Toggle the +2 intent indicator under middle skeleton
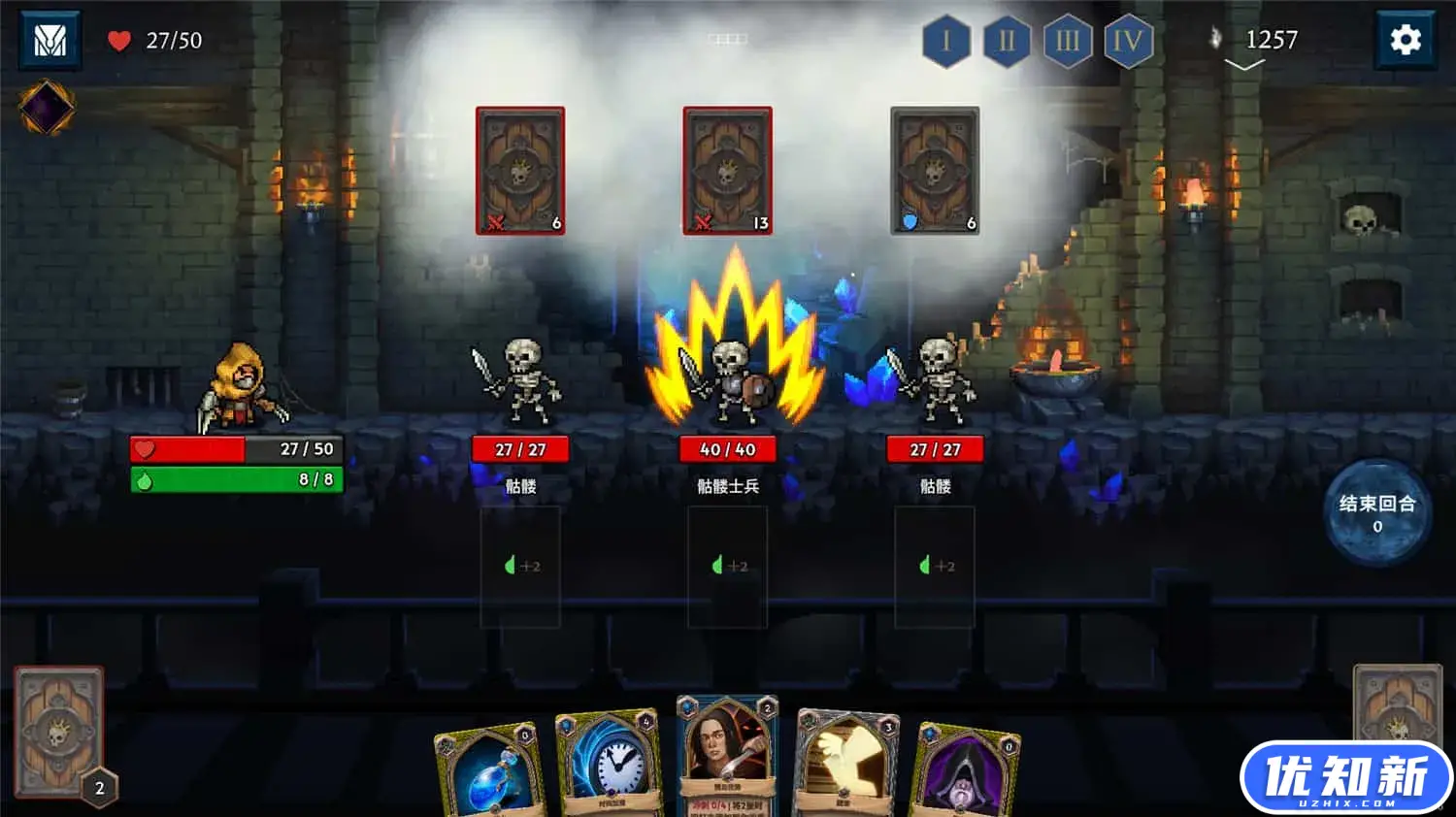 coord(729,564)
